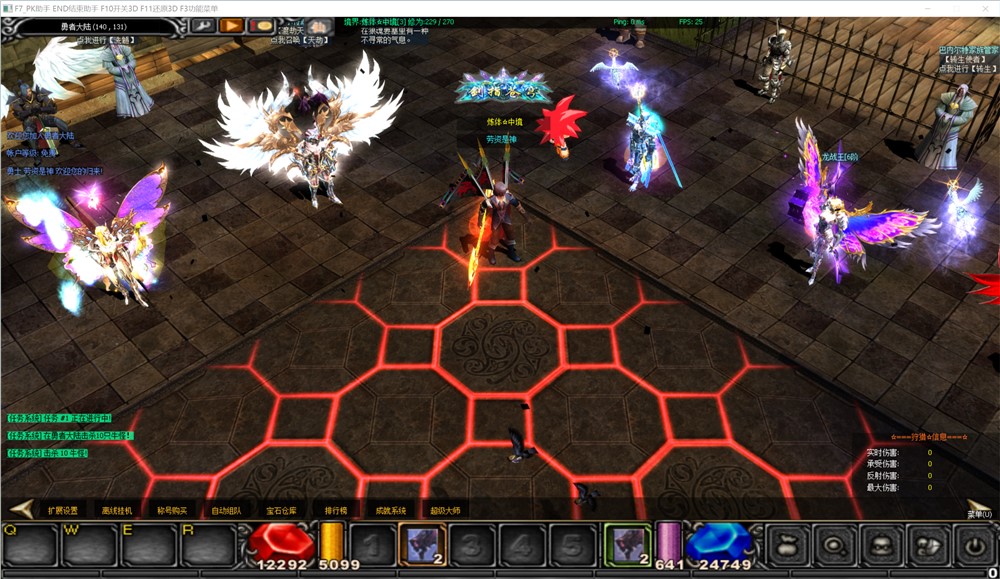Toggle 自动组队 auto team
The height and width of the screenshot is (579, 1000).
[x=226, y=510]
